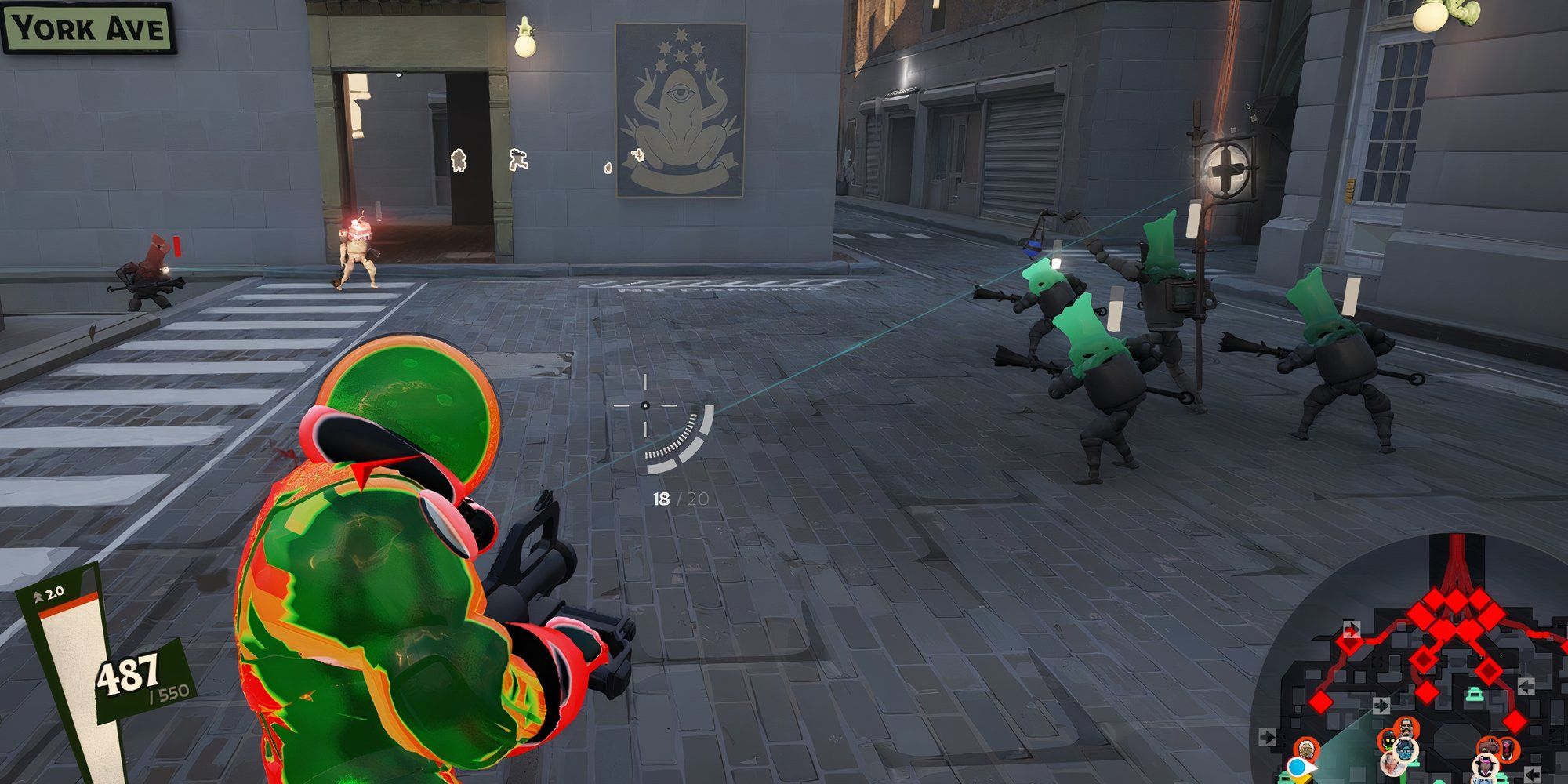Select the purple-hat hero portrait on minimap

(1484, 768)
